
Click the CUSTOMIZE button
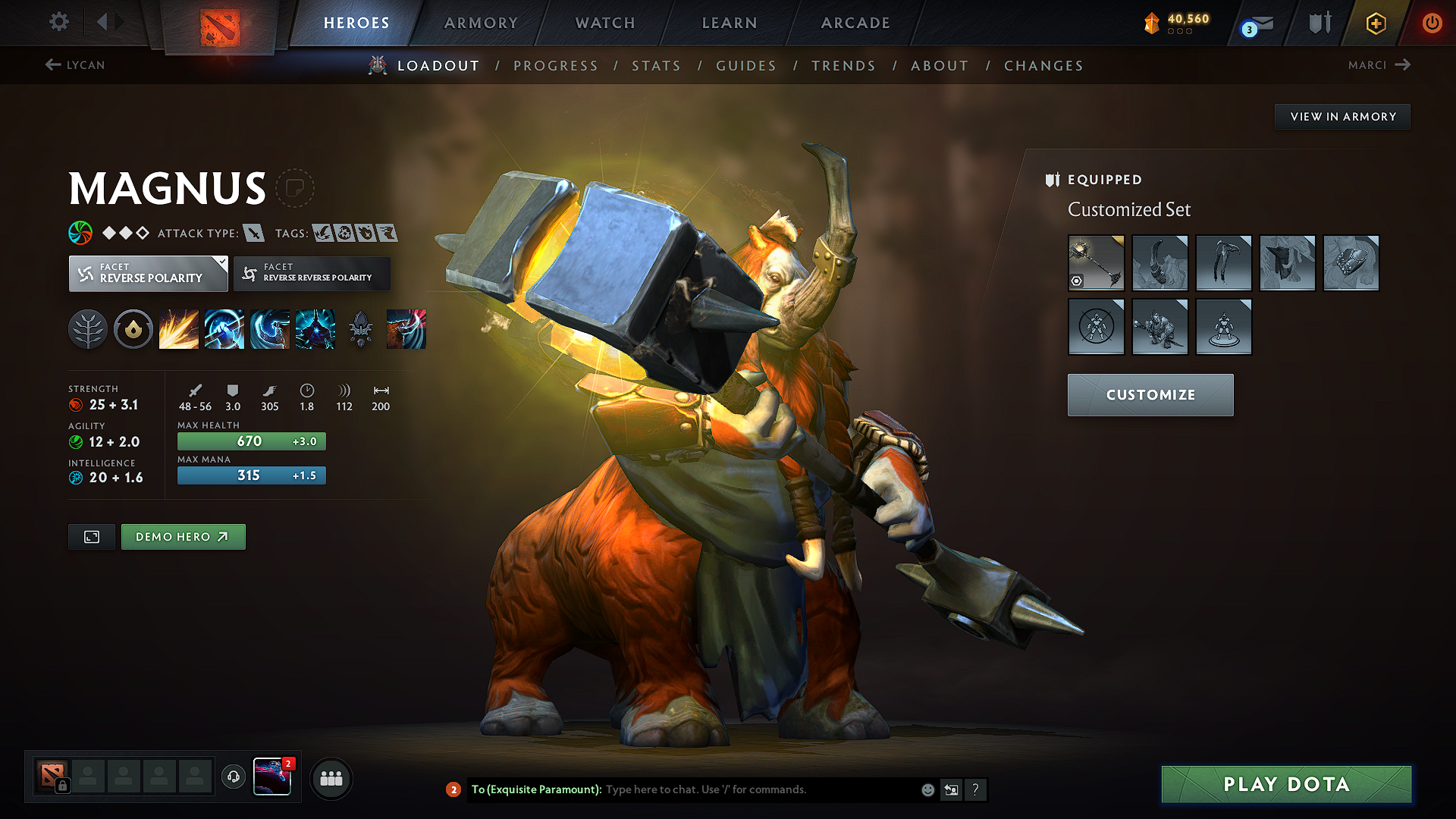(1150, 394)
